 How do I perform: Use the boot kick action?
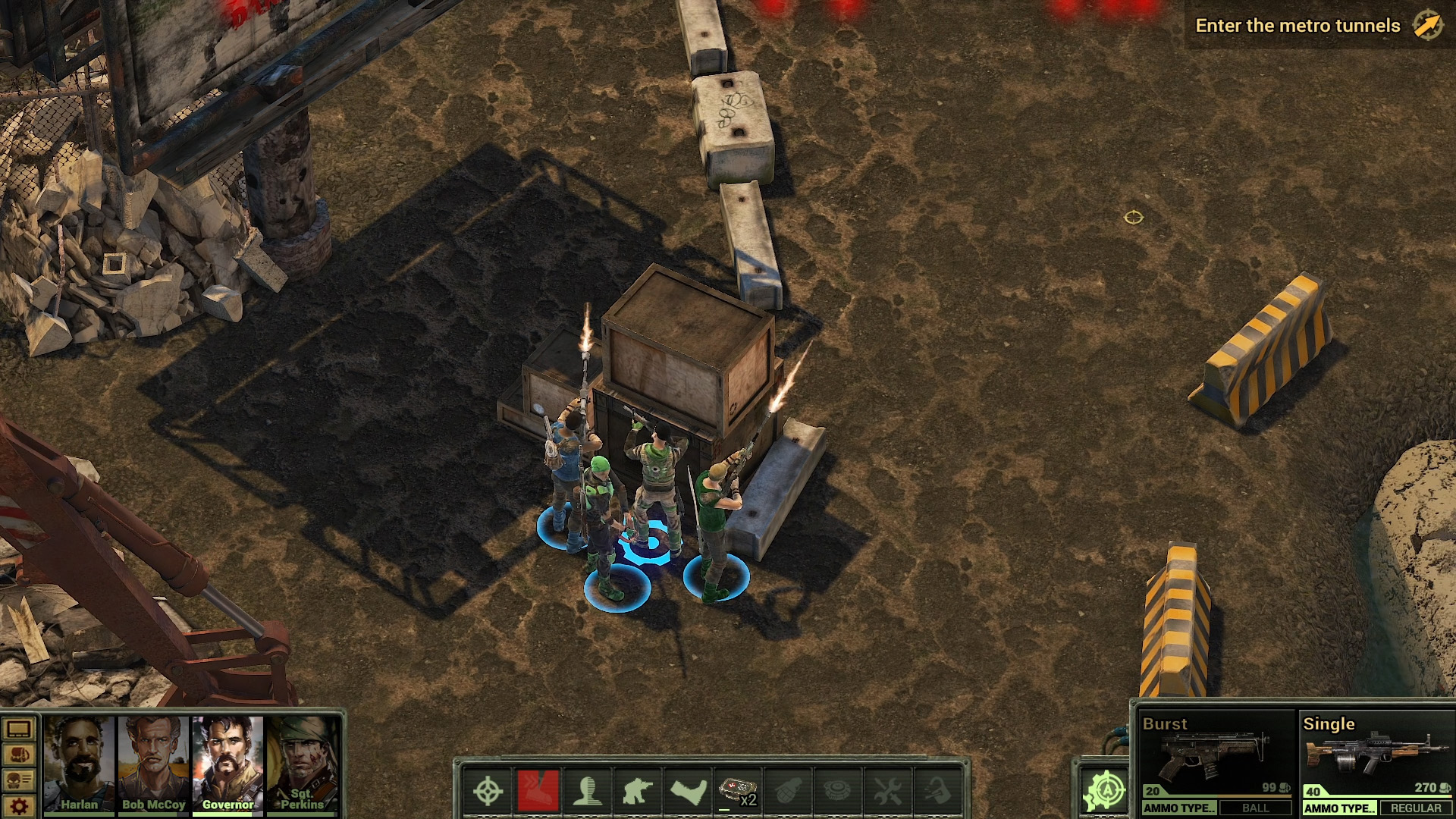point(688,792)
